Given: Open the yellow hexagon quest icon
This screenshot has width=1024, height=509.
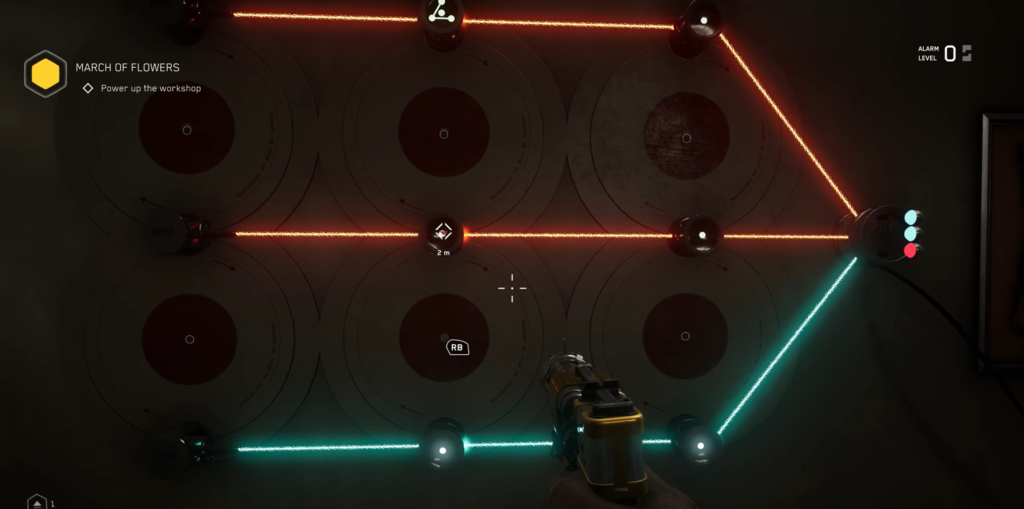Looking at the screenshot, I should pos(45,74).
